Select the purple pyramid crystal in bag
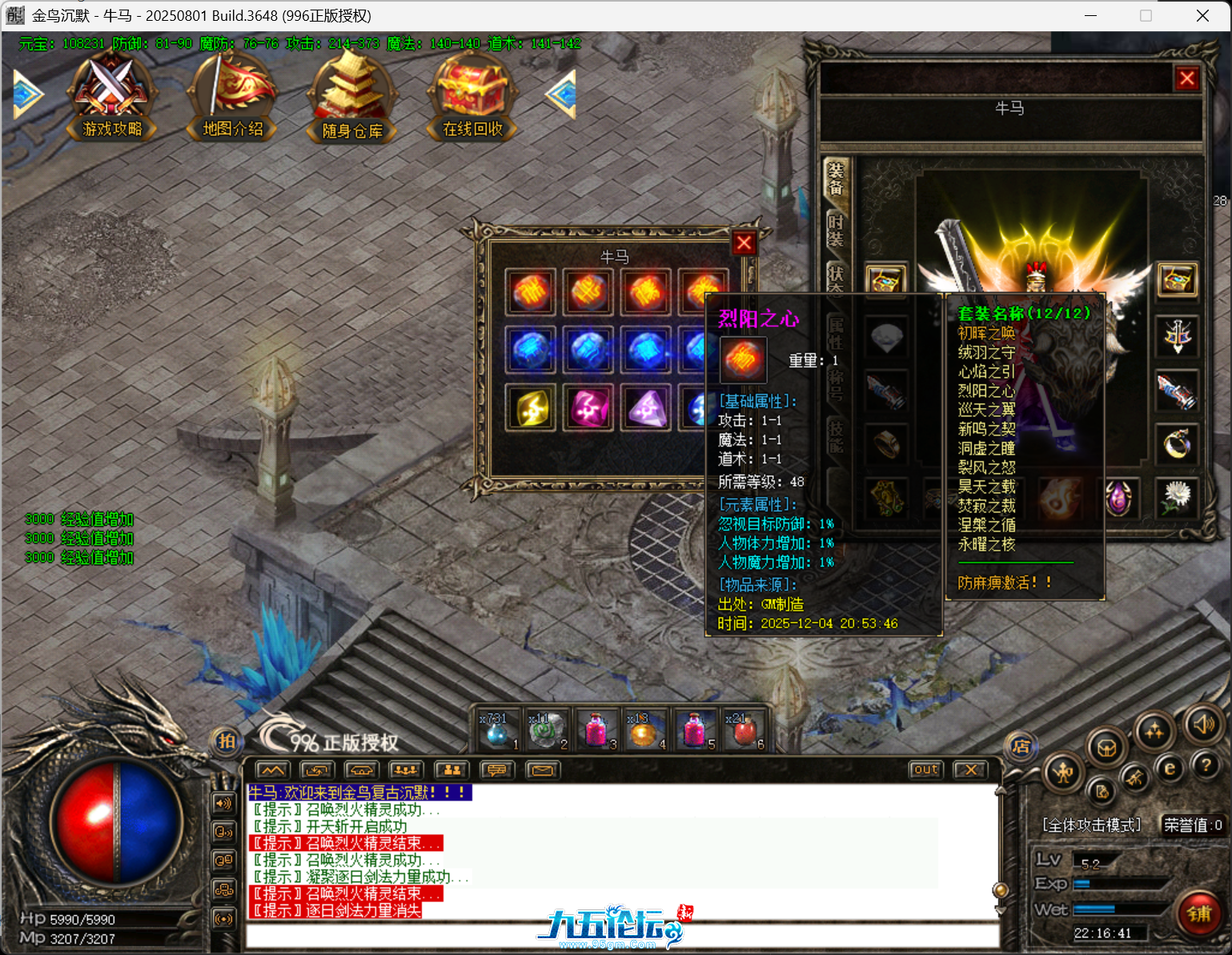Screen dimensions: 1232x955 point(647,408)
